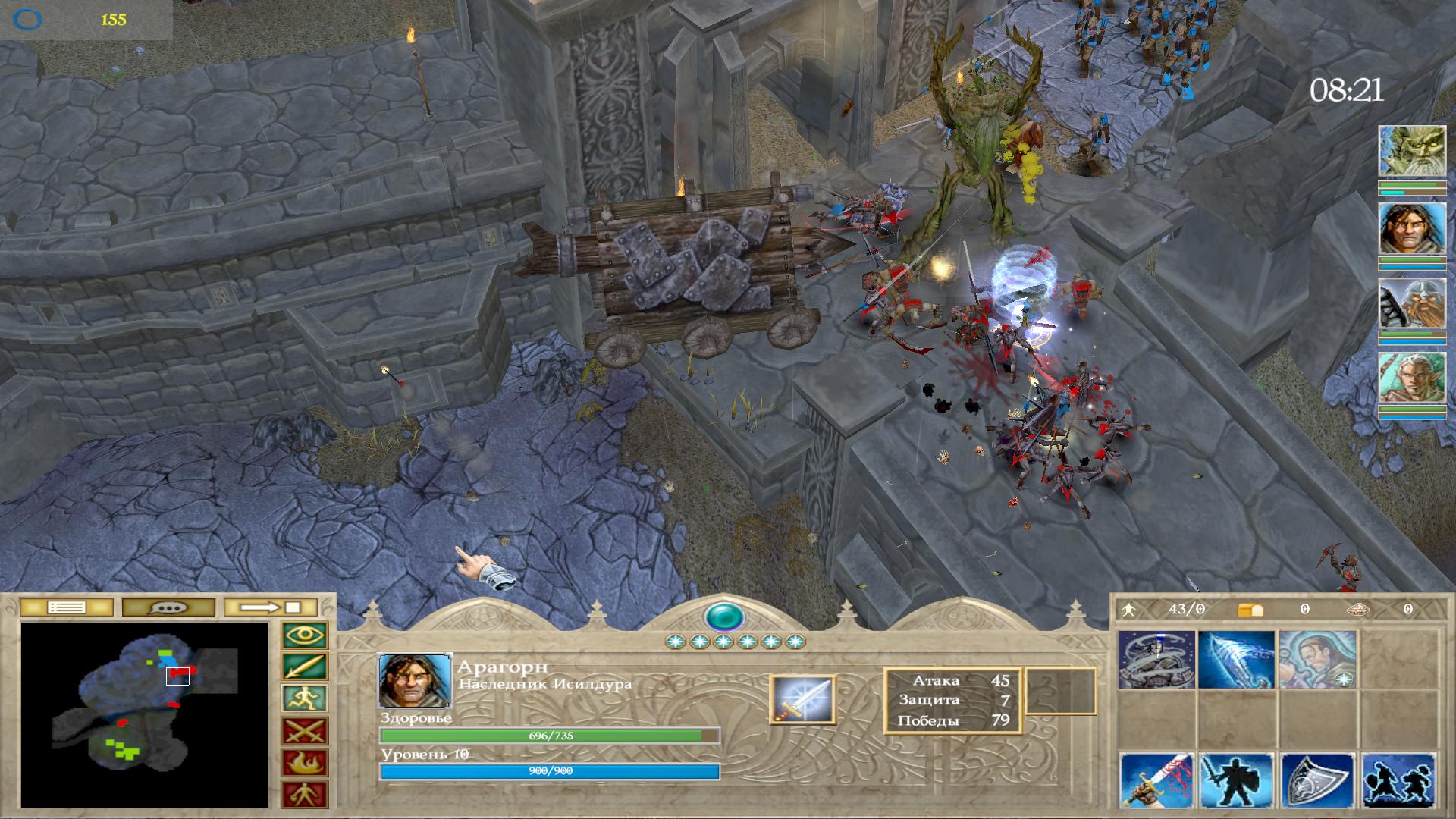The height and width of the screenshot is (819, 1456).
Task: Open the chat speech bubble button
Action: tap(168, 607)
